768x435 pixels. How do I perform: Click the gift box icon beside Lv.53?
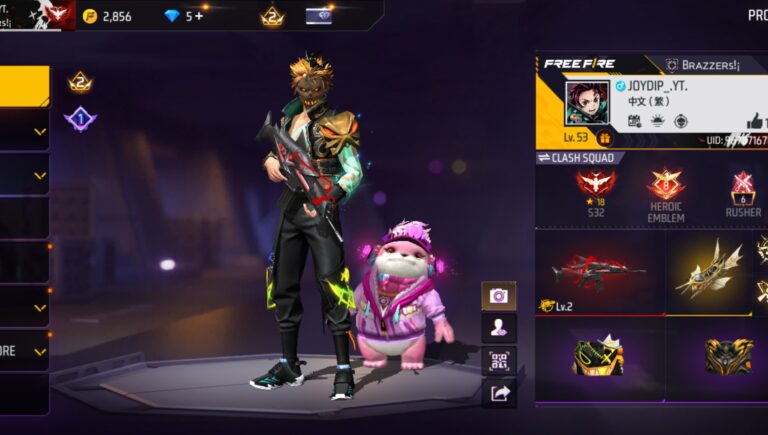(605, 138)
